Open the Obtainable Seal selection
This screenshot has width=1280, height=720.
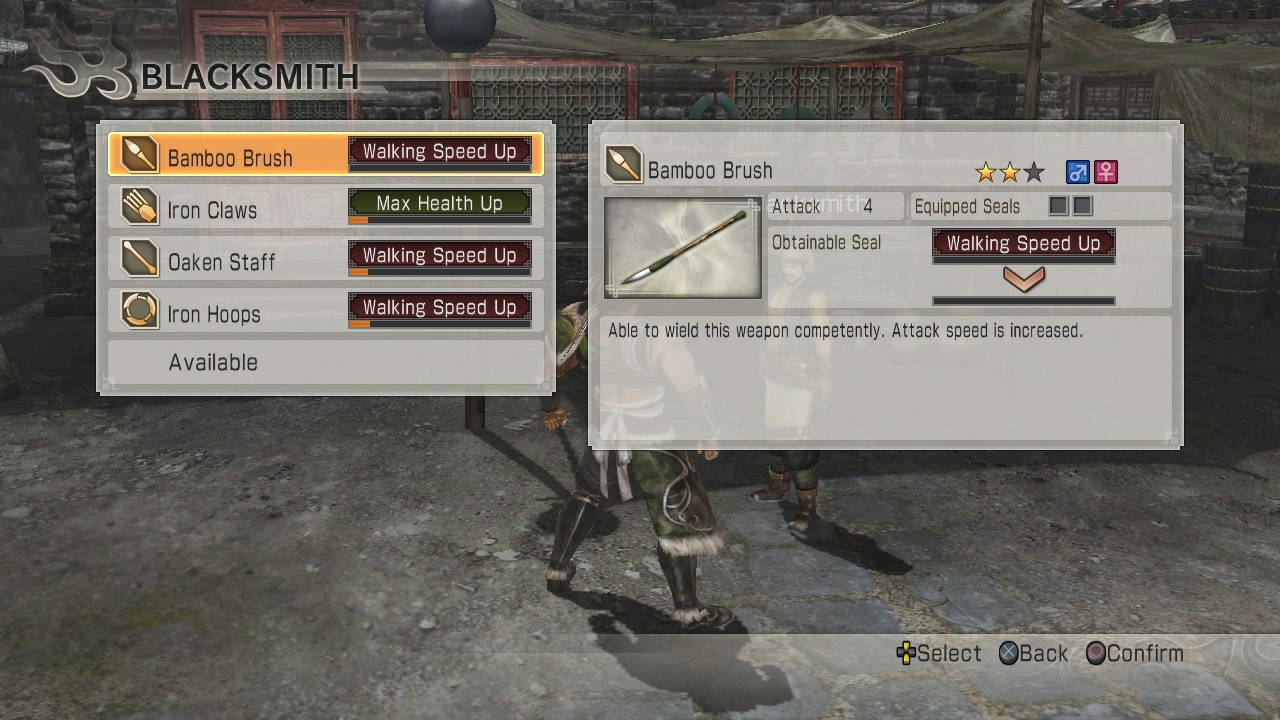coord(1022,243)
